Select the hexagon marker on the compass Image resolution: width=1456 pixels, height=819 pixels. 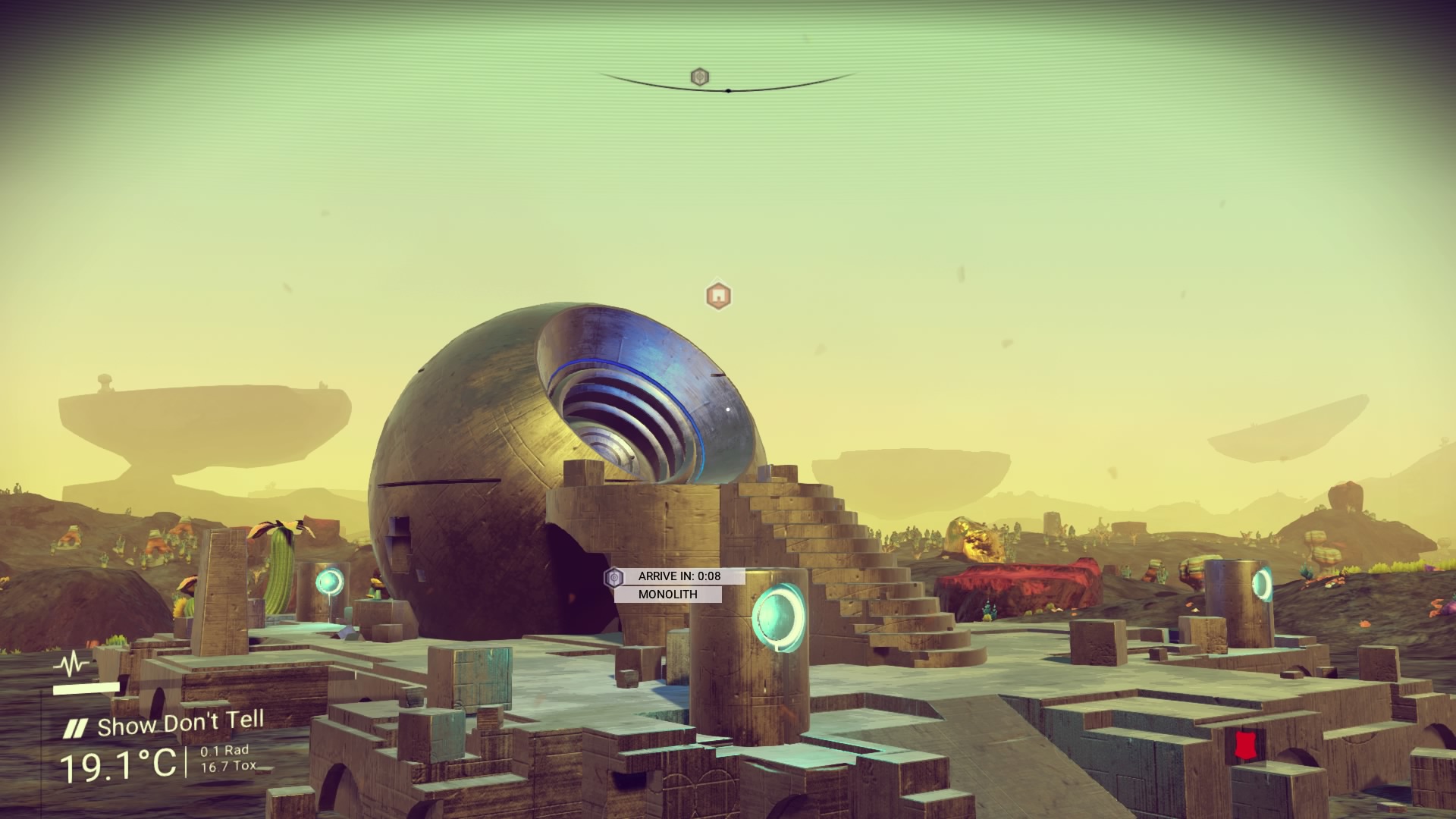coord(699,77)
